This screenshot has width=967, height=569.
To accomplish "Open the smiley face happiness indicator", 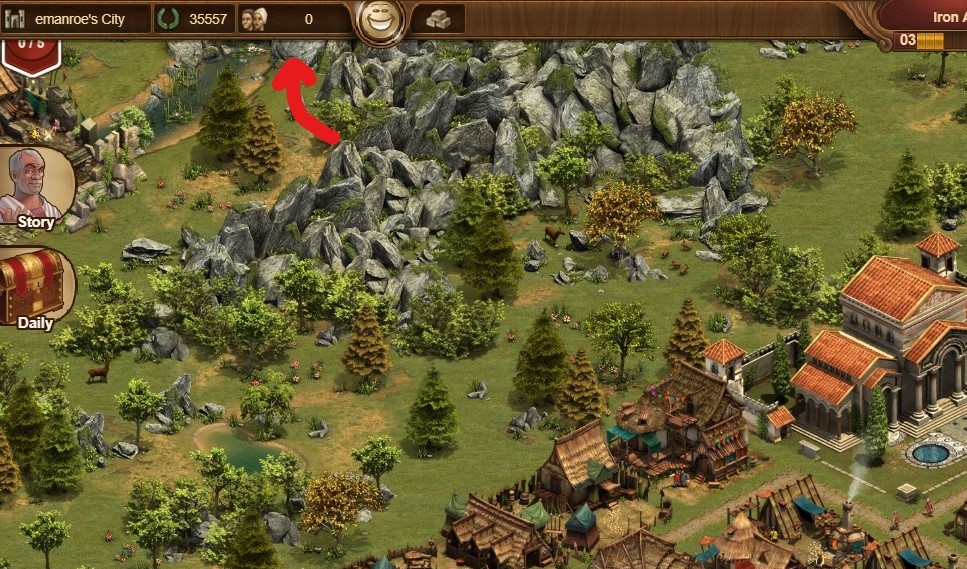I will tap(380, 19).
